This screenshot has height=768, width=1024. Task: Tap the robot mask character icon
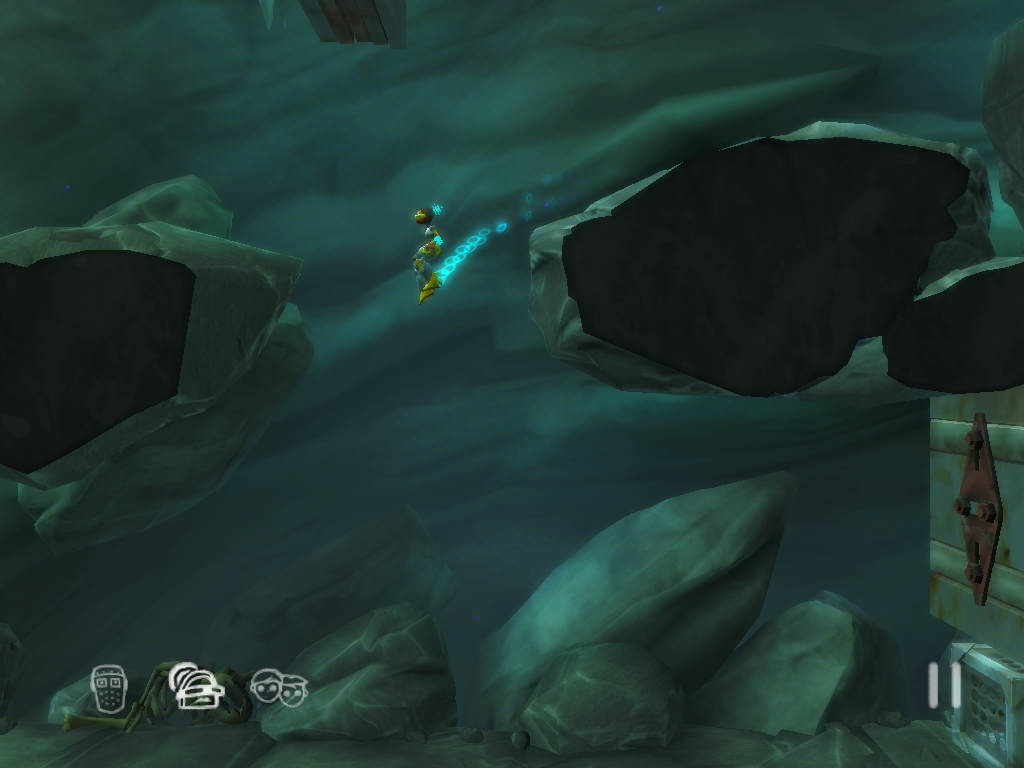108,688
